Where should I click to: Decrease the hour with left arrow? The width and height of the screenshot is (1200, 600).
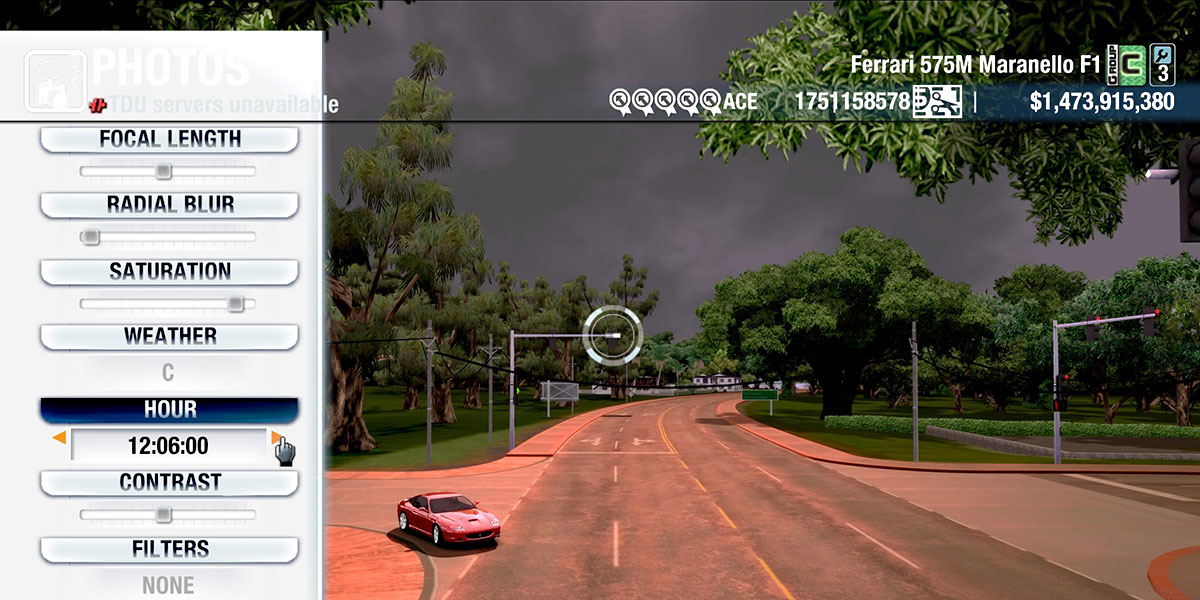point(60,438)
